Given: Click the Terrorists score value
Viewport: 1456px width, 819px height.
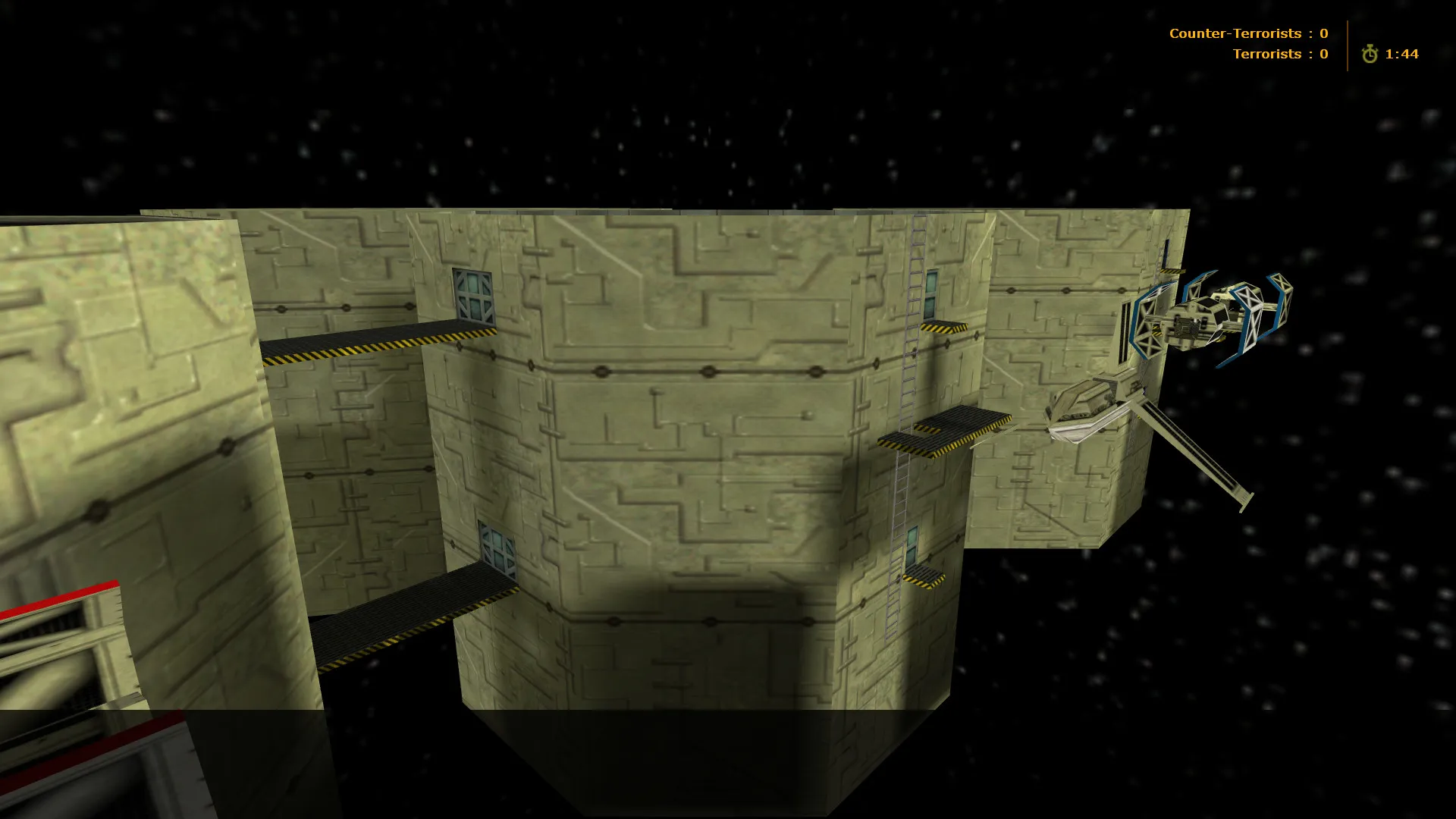Looking at the screenshot, I should 1322,54.
